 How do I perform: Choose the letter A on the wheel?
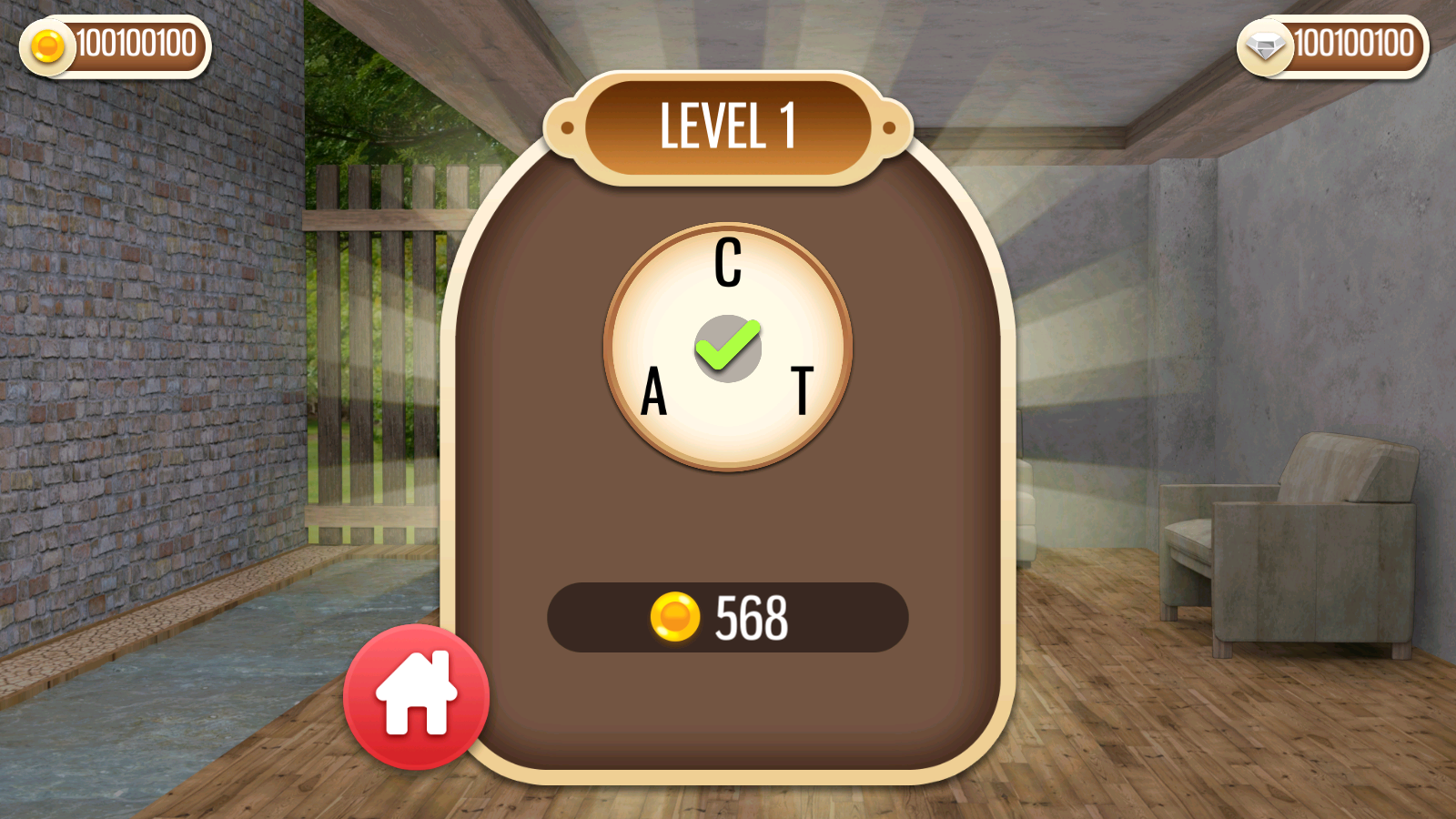click(x=653, y=392)
